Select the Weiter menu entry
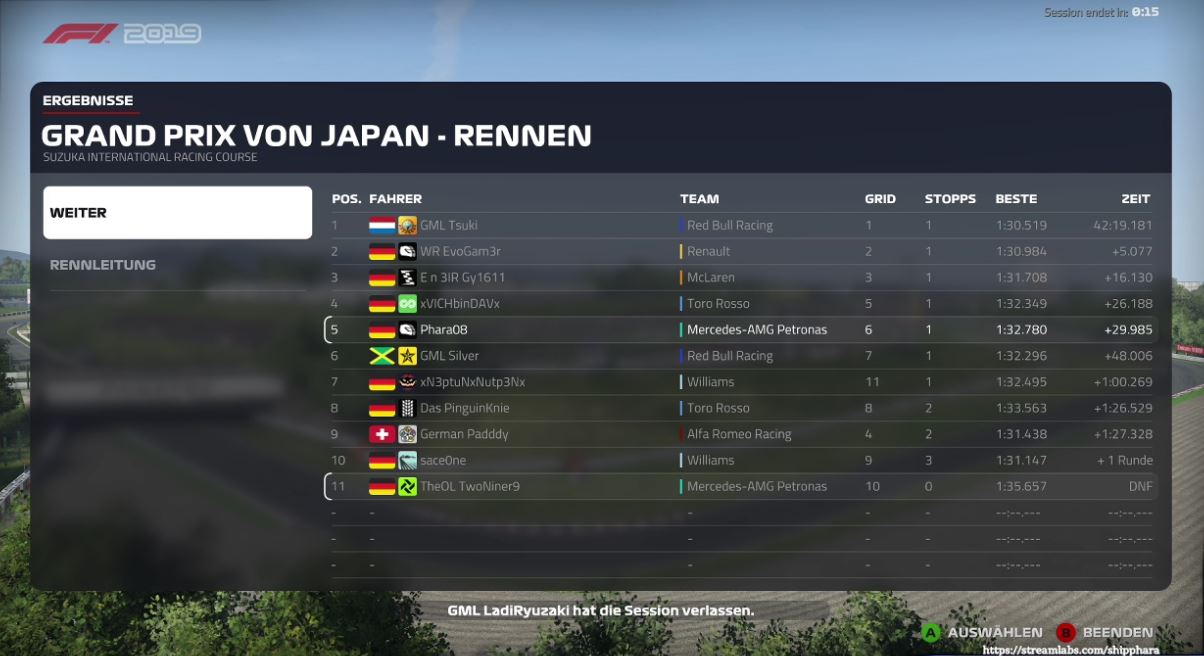1204x656 pixels. tap(177, 213)
